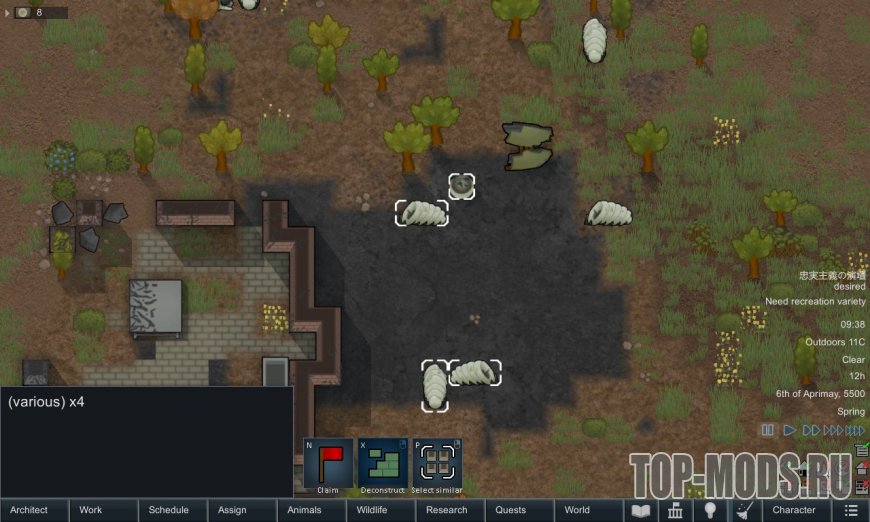Screen dimensions: 870x522
Task: Open the Wildlife tab
Action: [381, 510]
